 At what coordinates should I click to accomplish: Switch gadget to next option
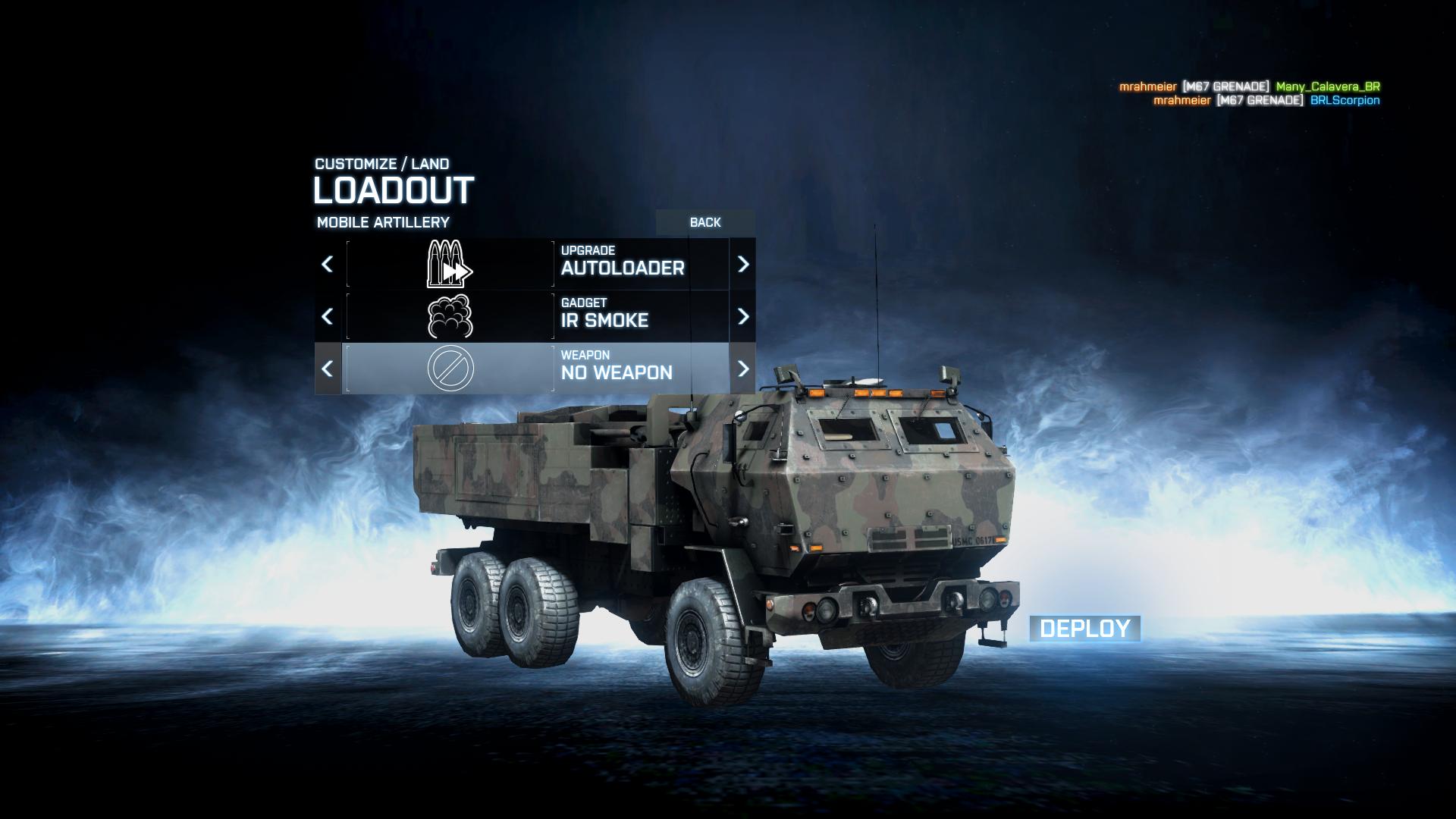742,316
